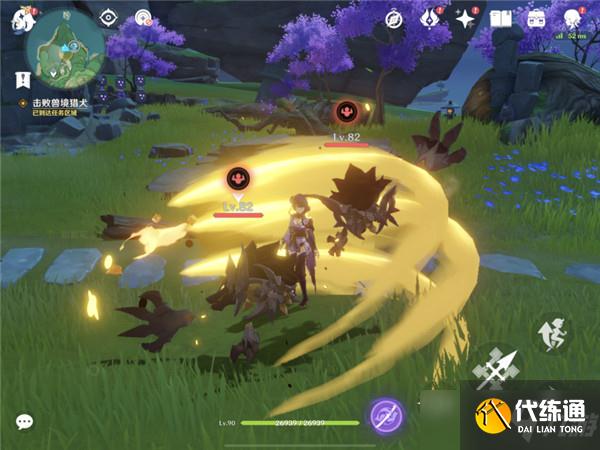The width and height of the screenshot is (600, 450).
Task: Tap the crossed spear normal attack button
Action: point(493,369)
